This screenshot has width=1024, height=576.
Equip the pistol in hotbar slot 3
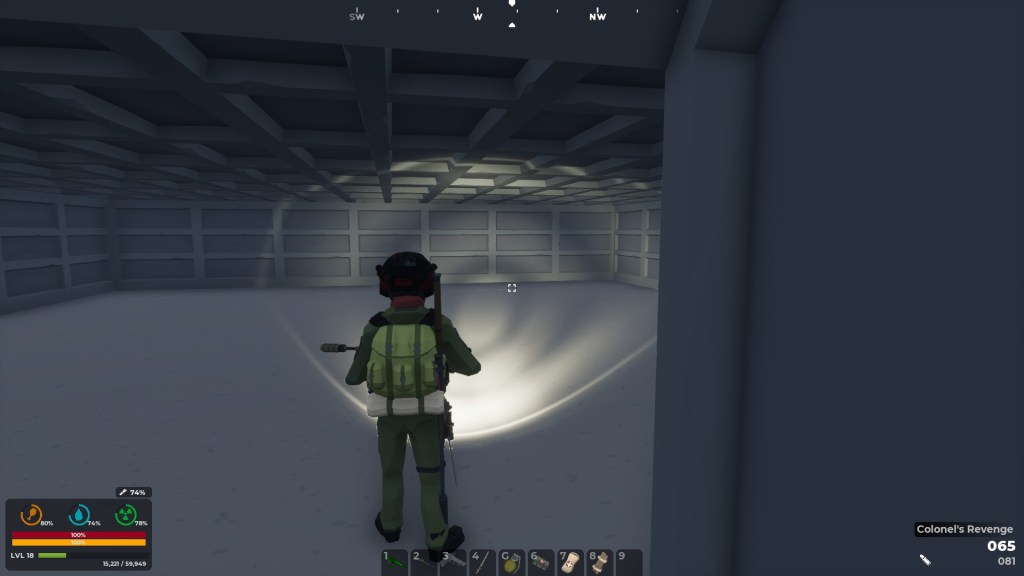click(x=453, y=563)
